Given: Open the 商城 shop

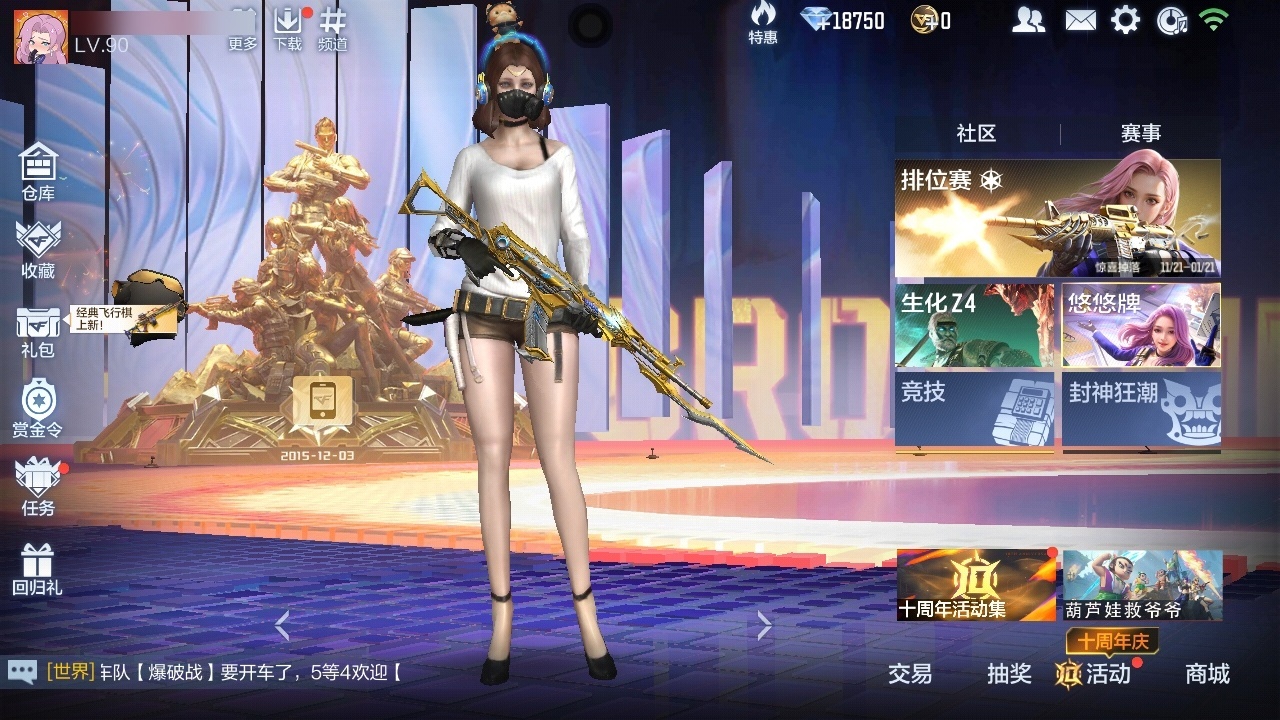Looking at the screenshot, I should coord(1207,674).
